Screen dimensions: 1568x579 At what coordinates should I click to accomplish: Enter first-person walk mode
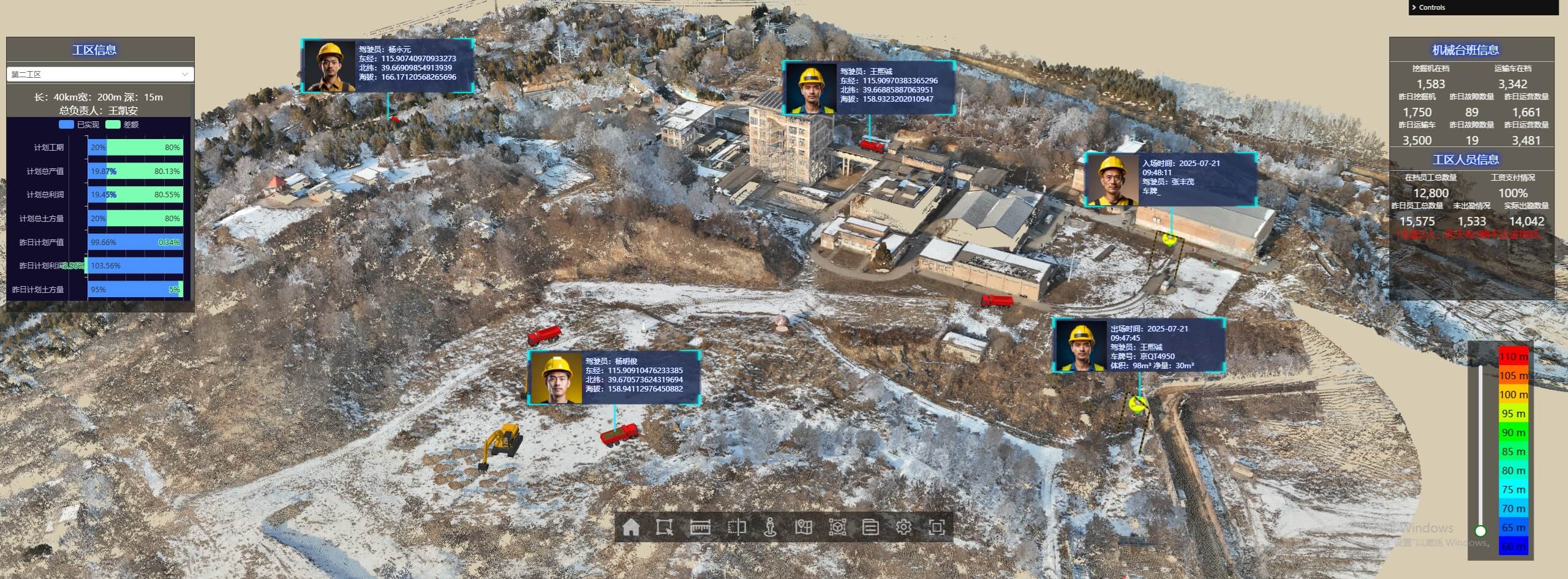click(x=771, y=527)
